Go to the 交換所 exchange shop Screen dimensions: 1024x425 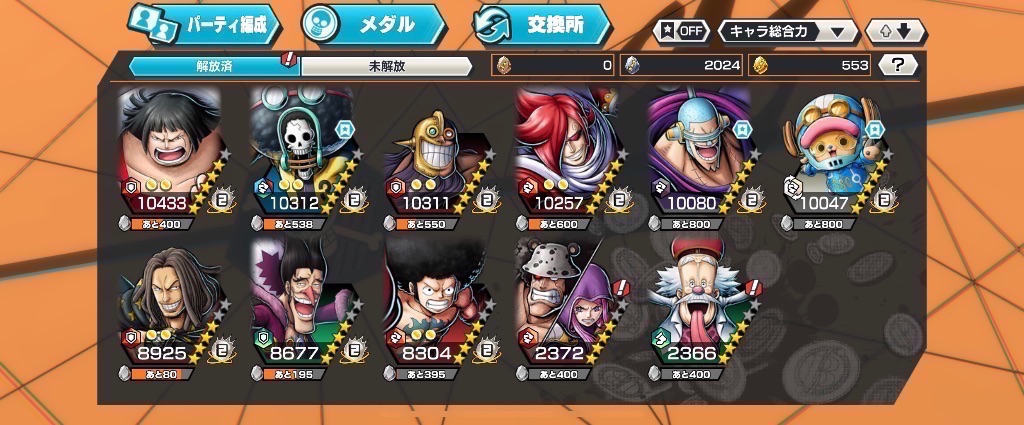pyautogui.click(x=542, y=25)
